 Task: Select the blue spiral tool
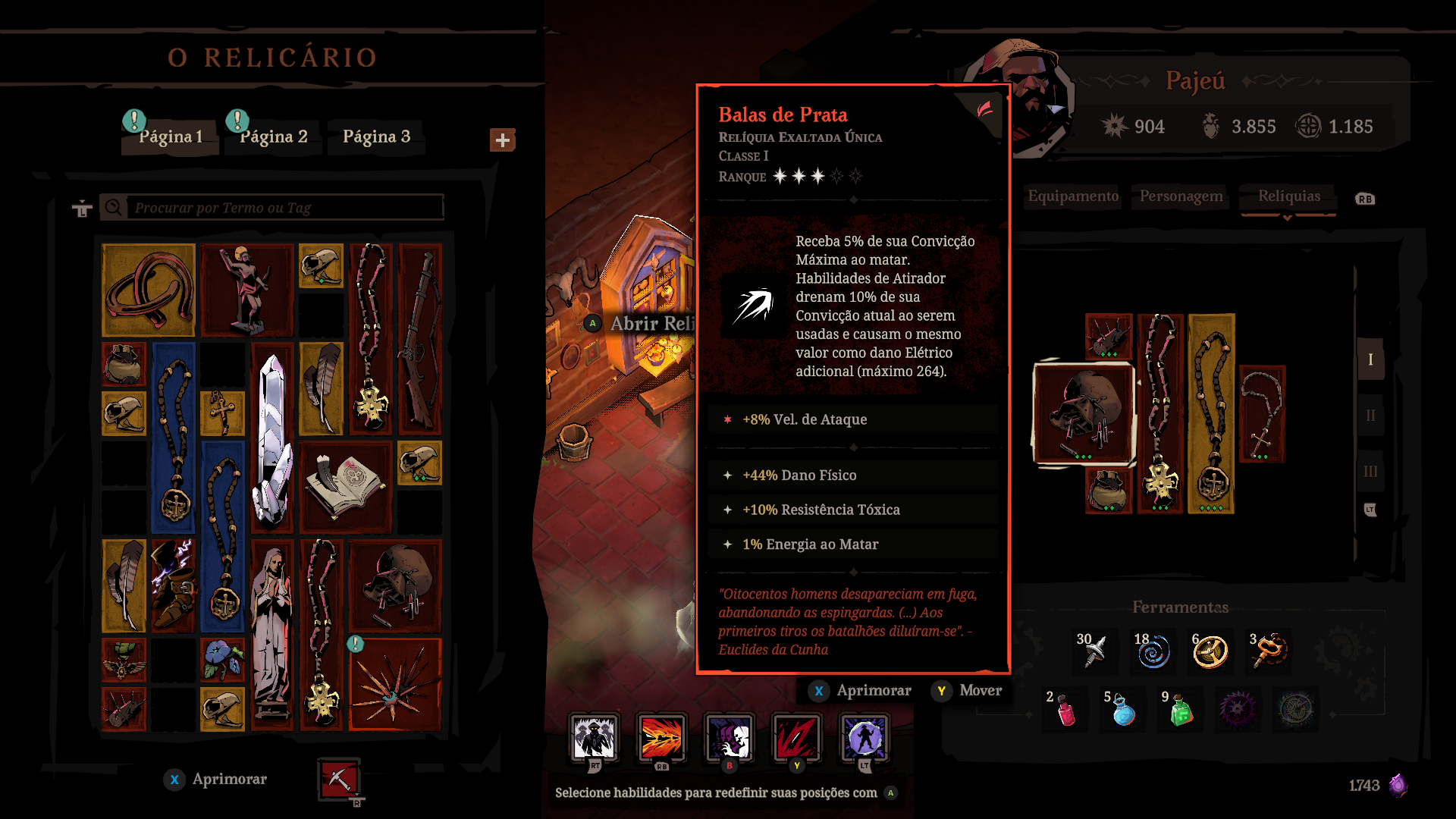pyautogui.click(x=1153, y=651)
